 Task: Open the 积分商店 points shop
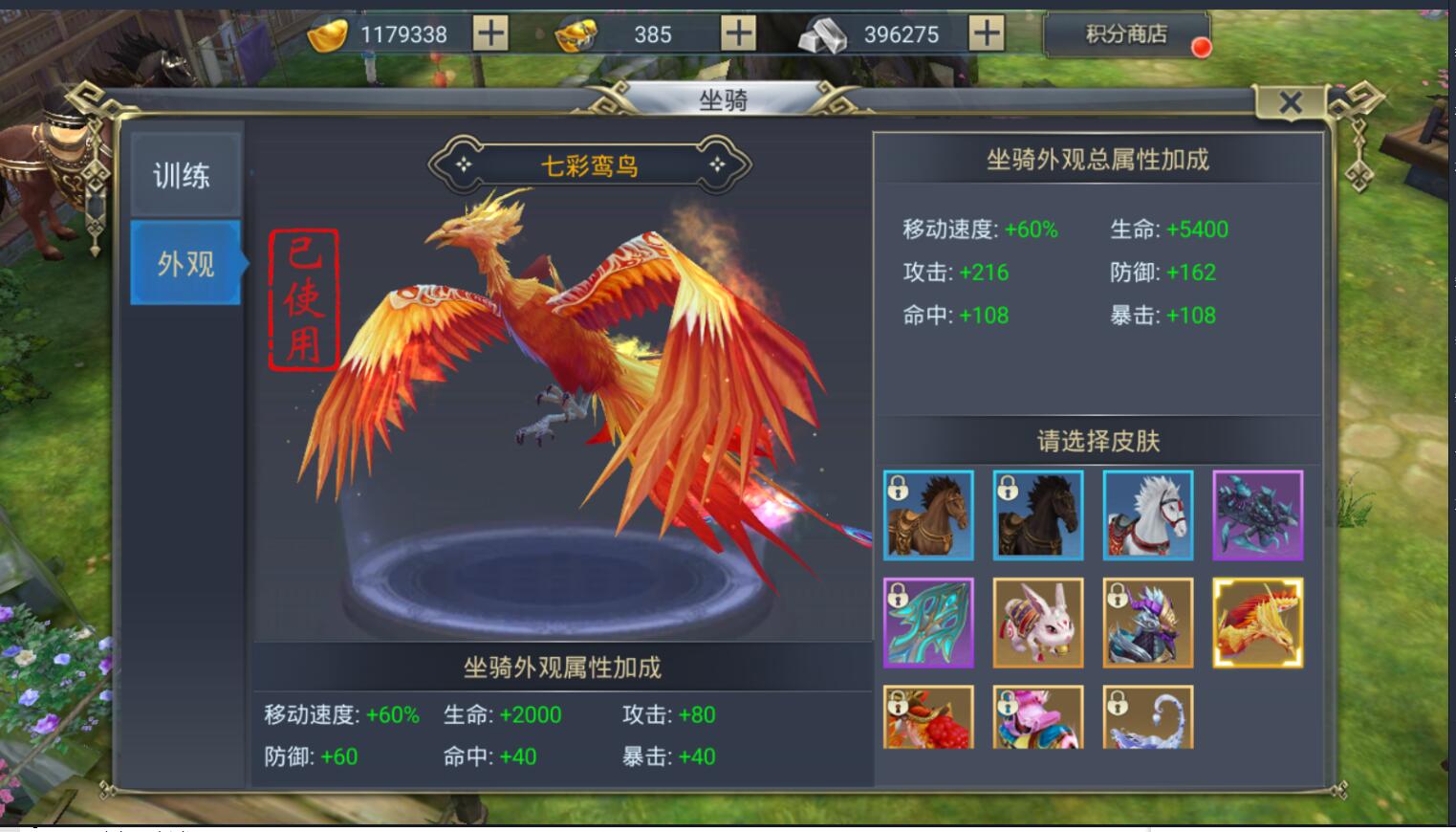point(1126,35)
